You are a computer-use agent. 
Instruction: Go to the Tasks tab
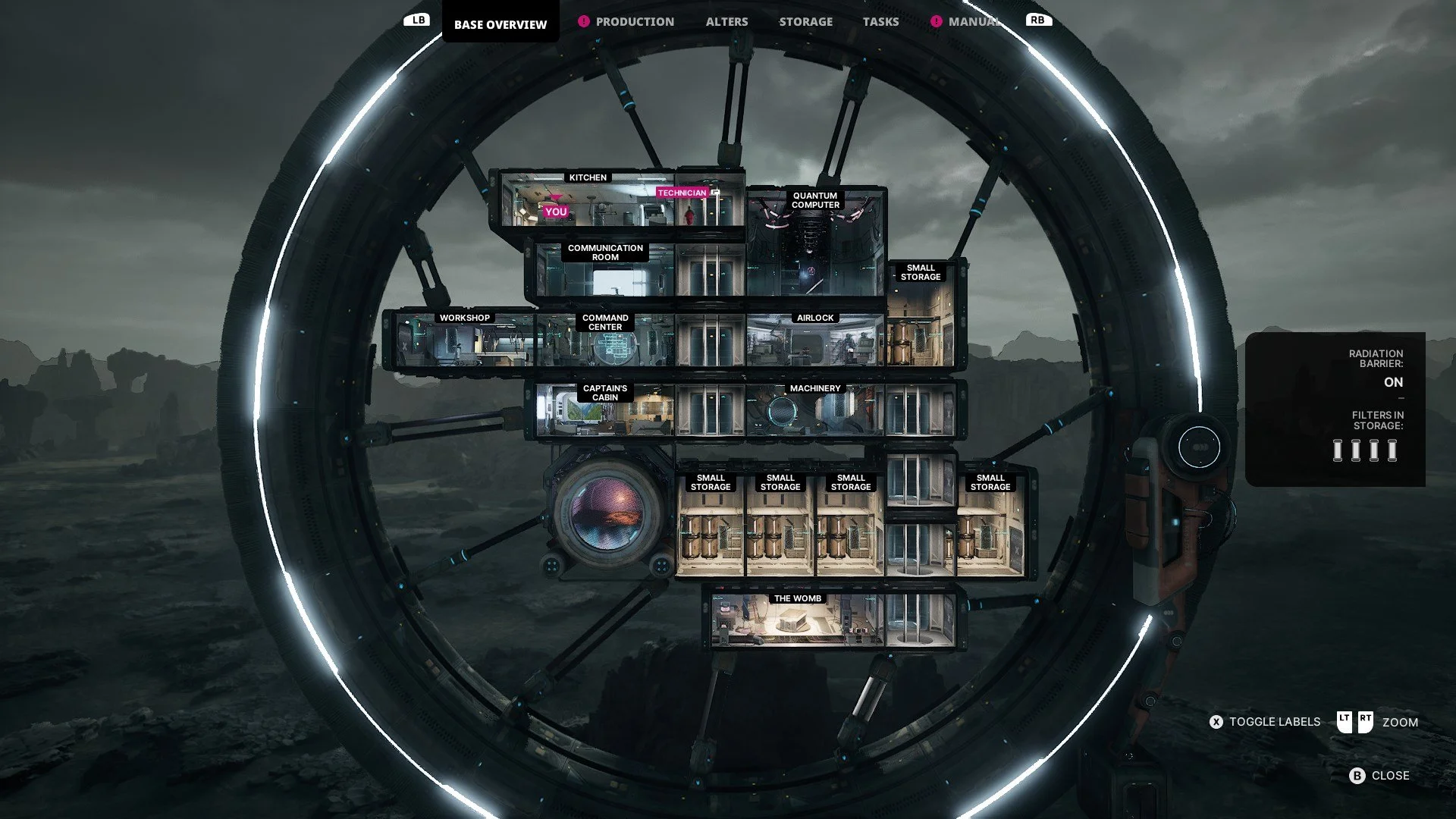(880, 22)
